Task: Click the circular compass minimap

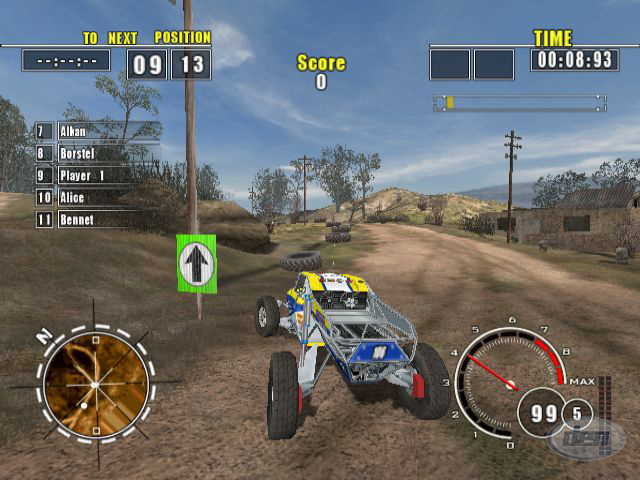Action: click(96, 384)
